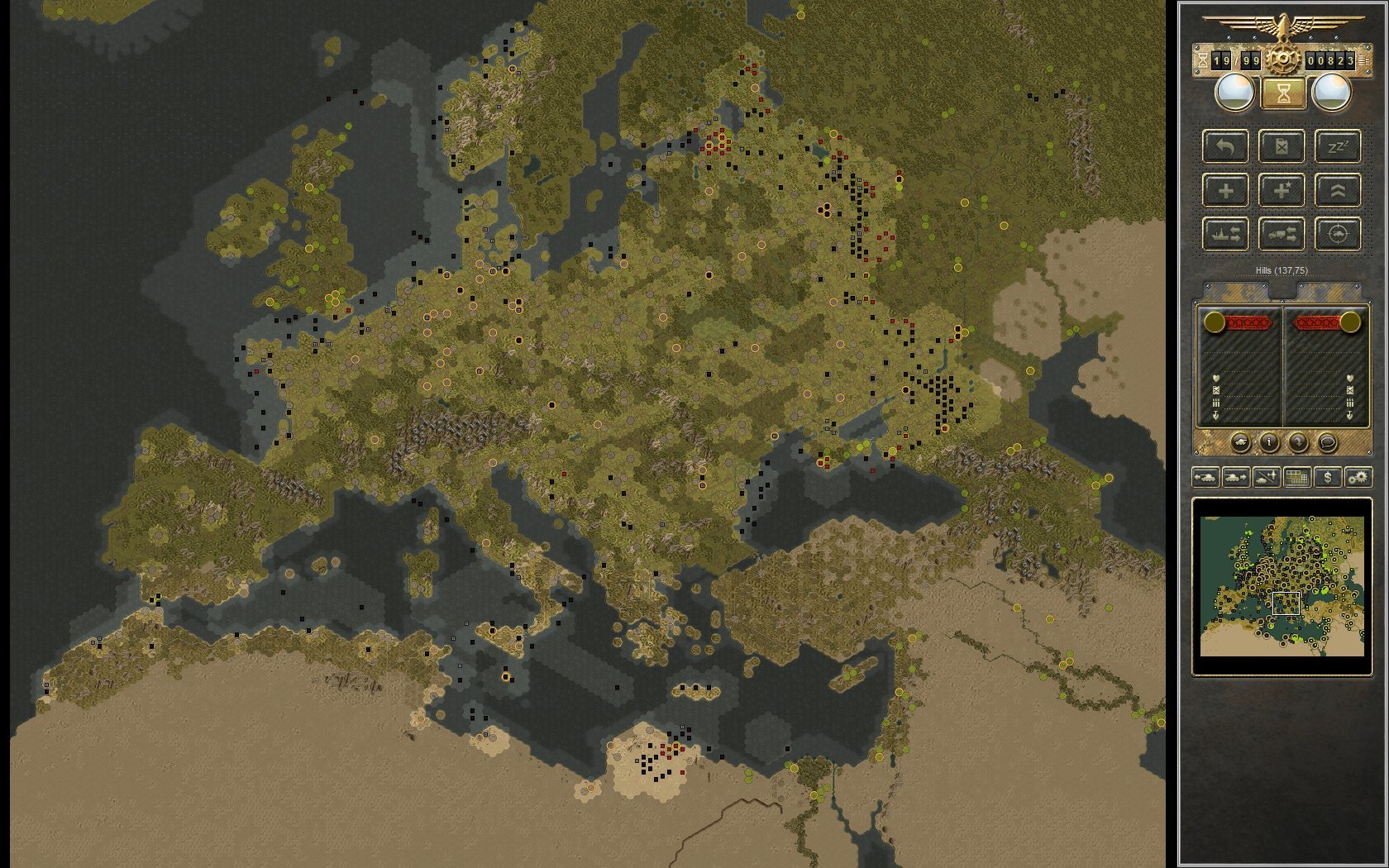Upgrade the selected unit
1389x868 pixels.
click(x=1338, y=190)
